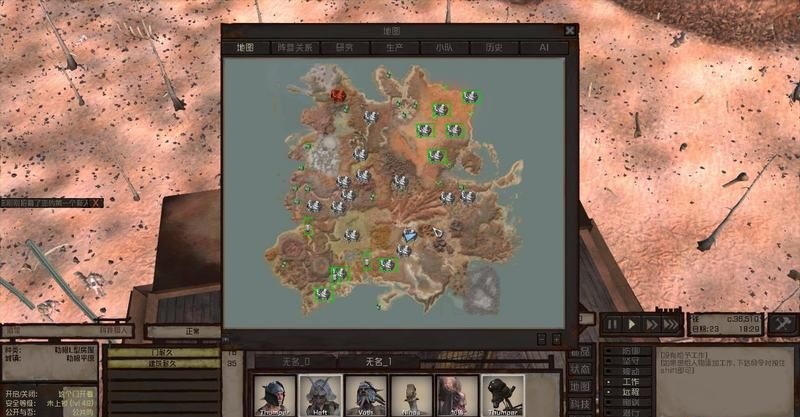This screenshot has height=417, width=800.
Task: Set game speed to fastest triple arrow
Action: coord(673,324)
